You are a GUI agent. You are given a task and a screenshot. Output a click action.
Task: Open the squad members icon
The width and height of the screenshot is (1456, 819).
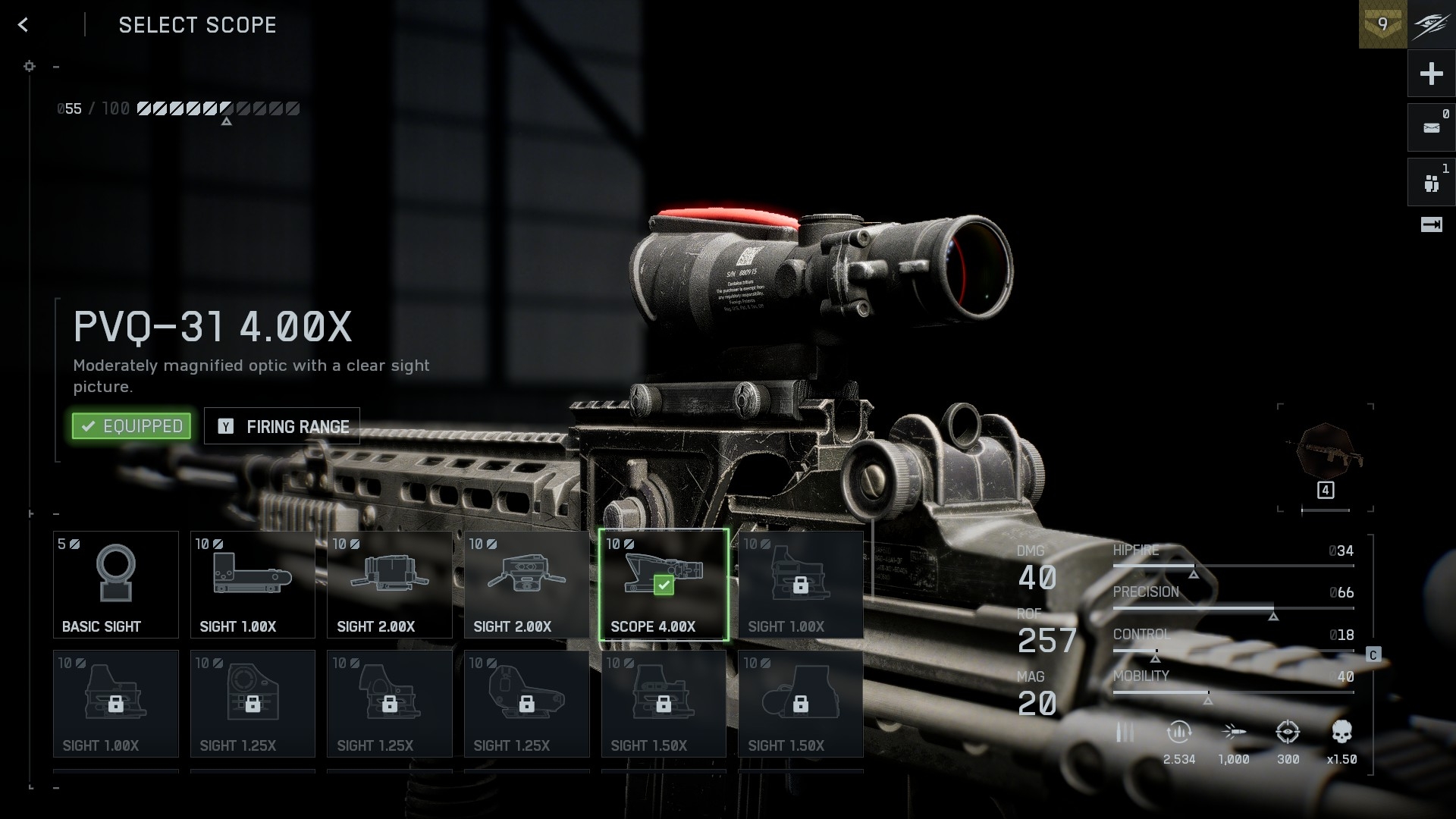(1431, 183)
